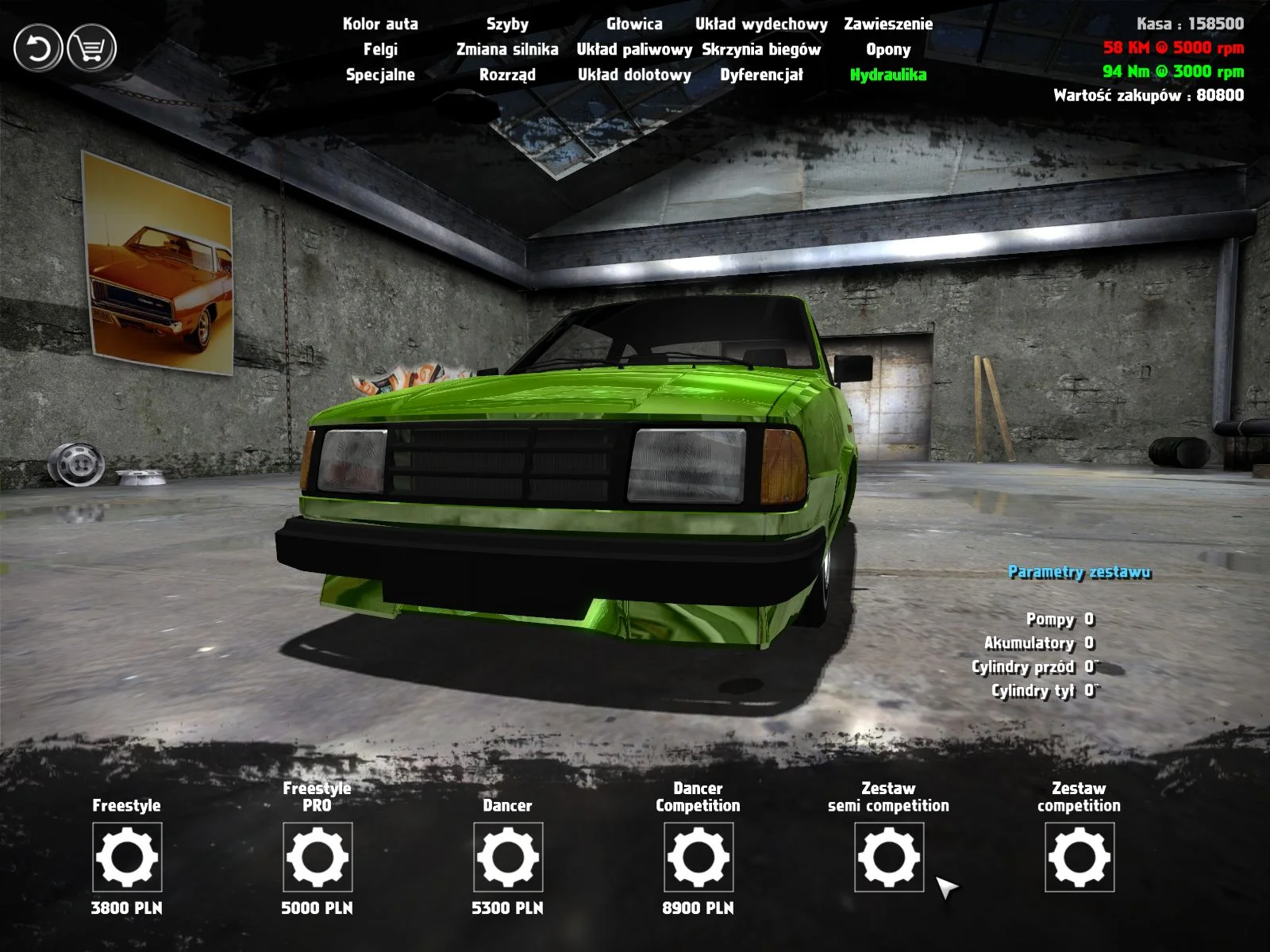Select the Specjalne tuning category
The width and height of the screenshot is (1270, 952).
(380, 75)
